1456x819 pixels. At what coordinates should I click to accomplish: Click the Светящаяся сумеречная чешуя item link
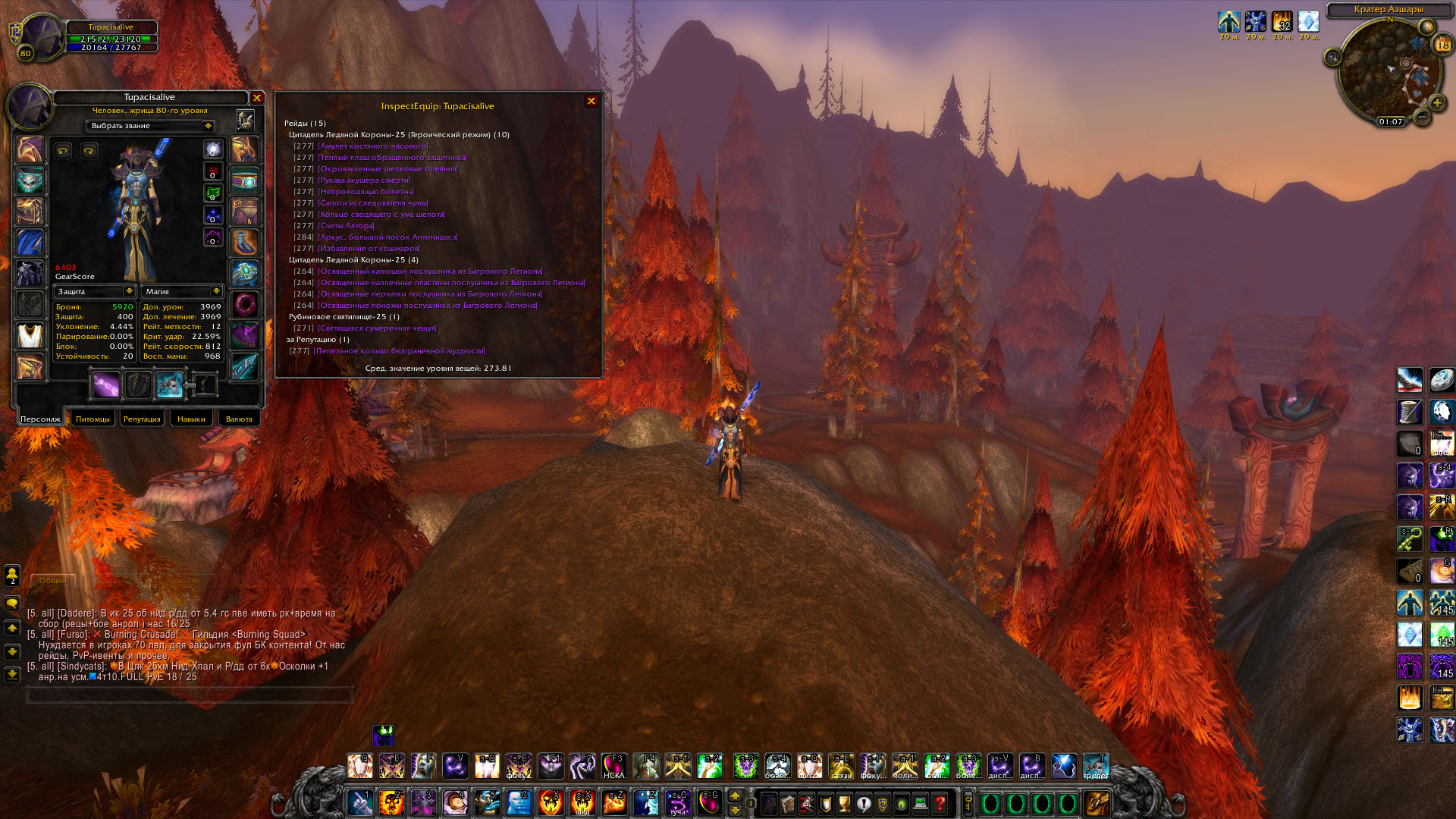click(377, 328)
